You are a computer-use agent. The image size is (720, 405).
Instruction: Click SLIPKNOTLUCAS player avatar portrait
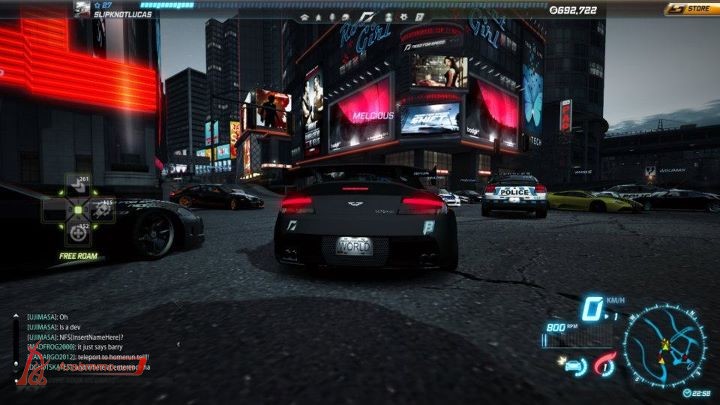point(81,9)
